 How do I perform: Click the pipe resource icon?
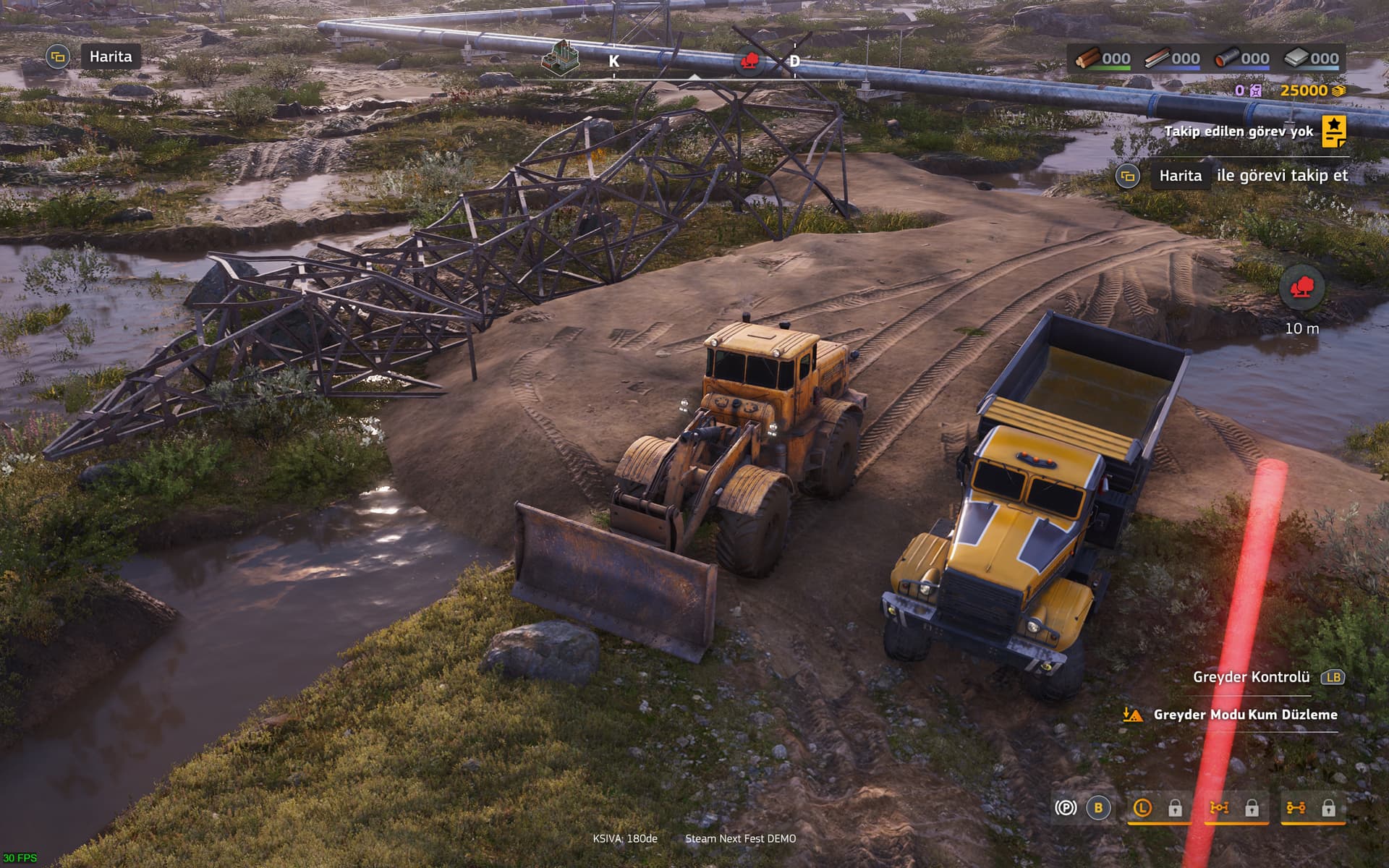(x=1226, y=58)
